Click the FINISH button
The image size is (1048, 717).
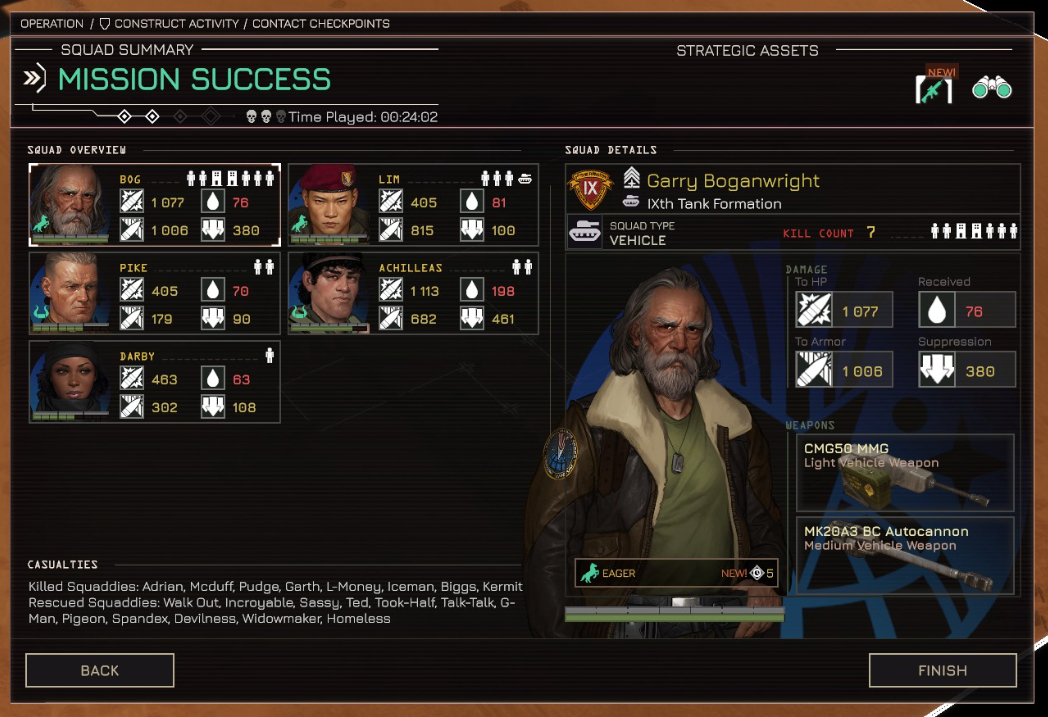(942, 670)
